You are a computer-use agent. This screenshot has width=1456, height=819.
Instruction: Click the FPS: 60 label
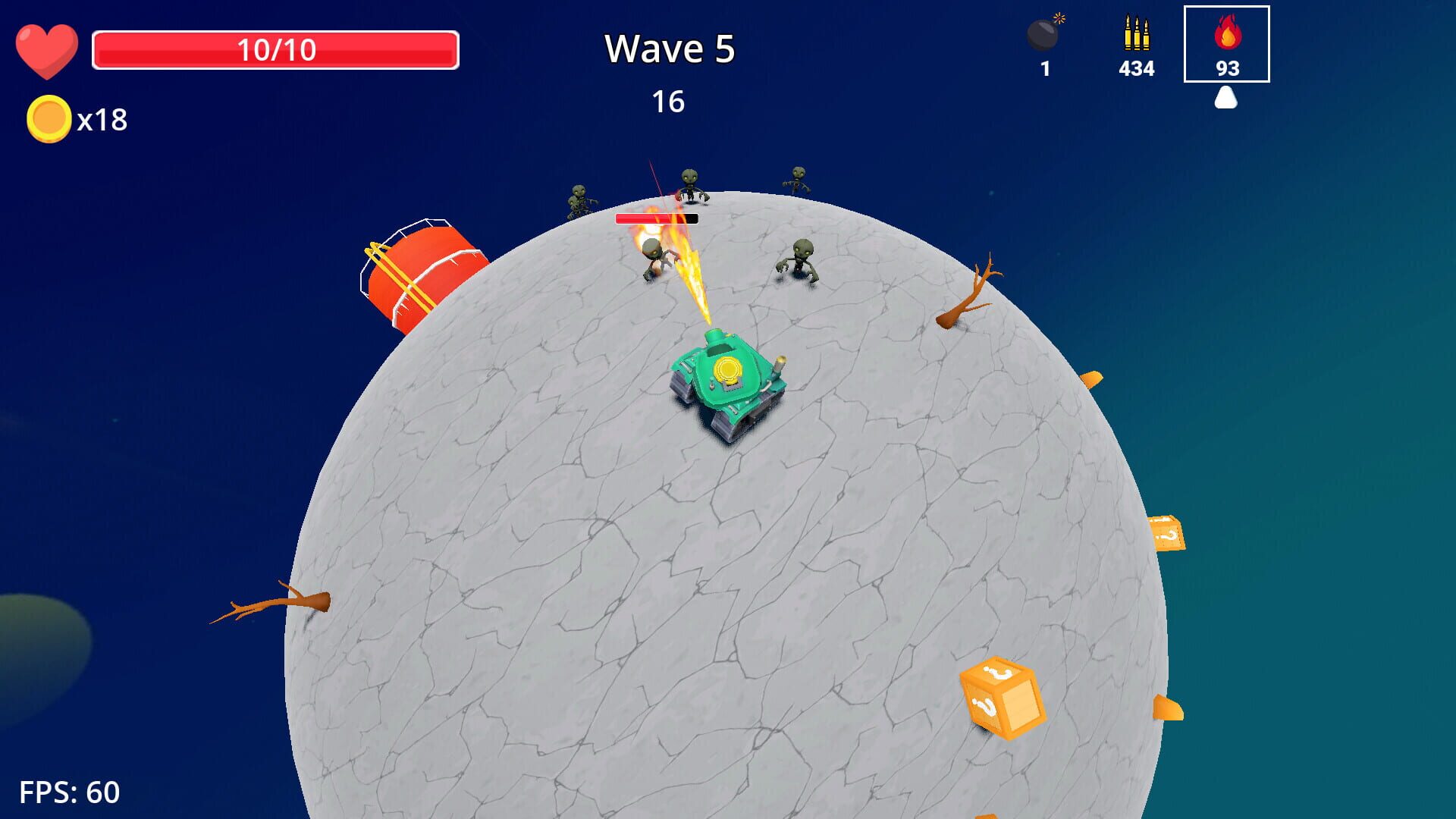coord(71,794)
